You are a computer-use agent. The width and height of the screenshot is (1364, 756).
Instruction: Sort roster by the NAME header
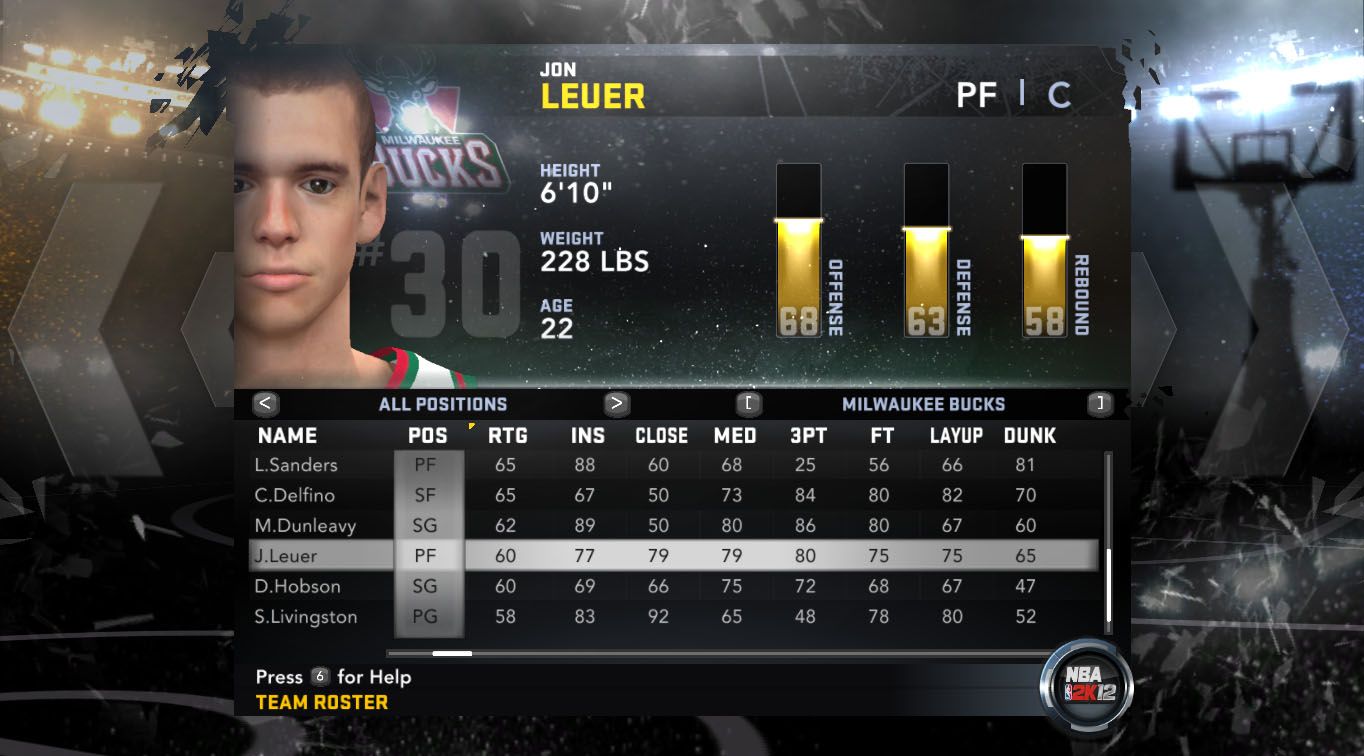click(x=287, y=436)
